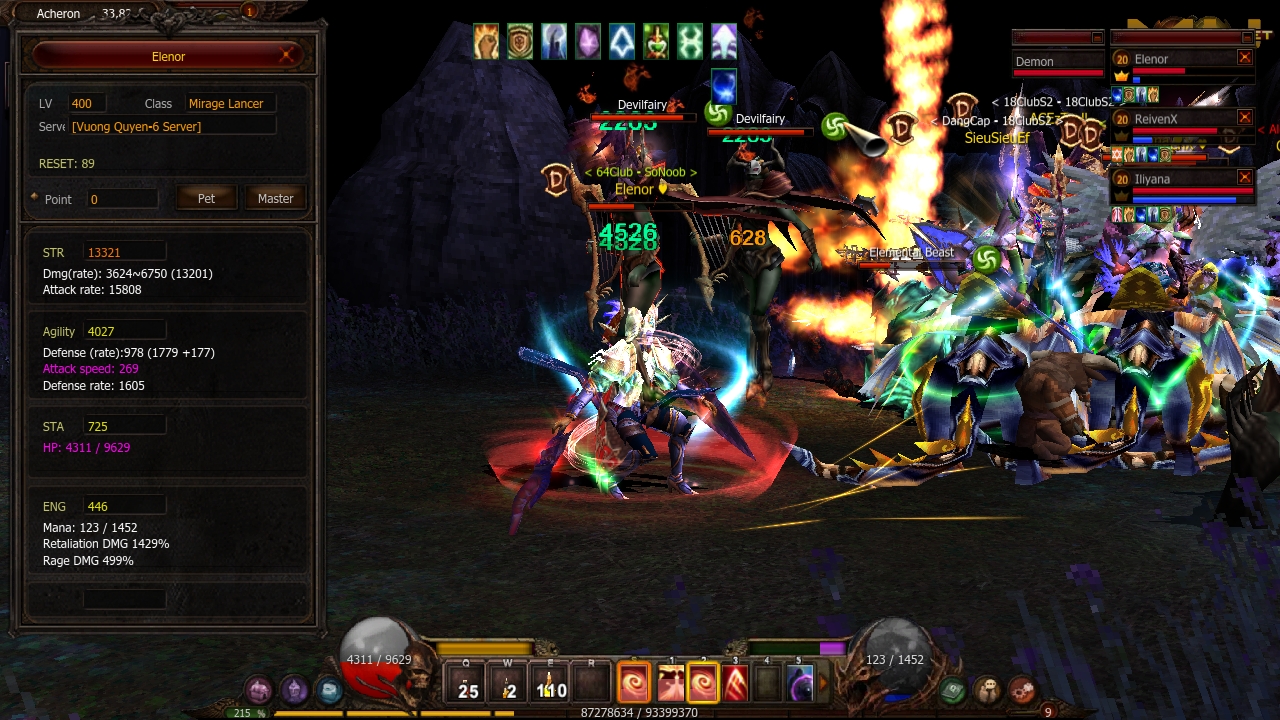Image resolution: width=1280 pixels, height=720 pixels.
Task: Click the Mirage Lancer class label
Action: 228,103
